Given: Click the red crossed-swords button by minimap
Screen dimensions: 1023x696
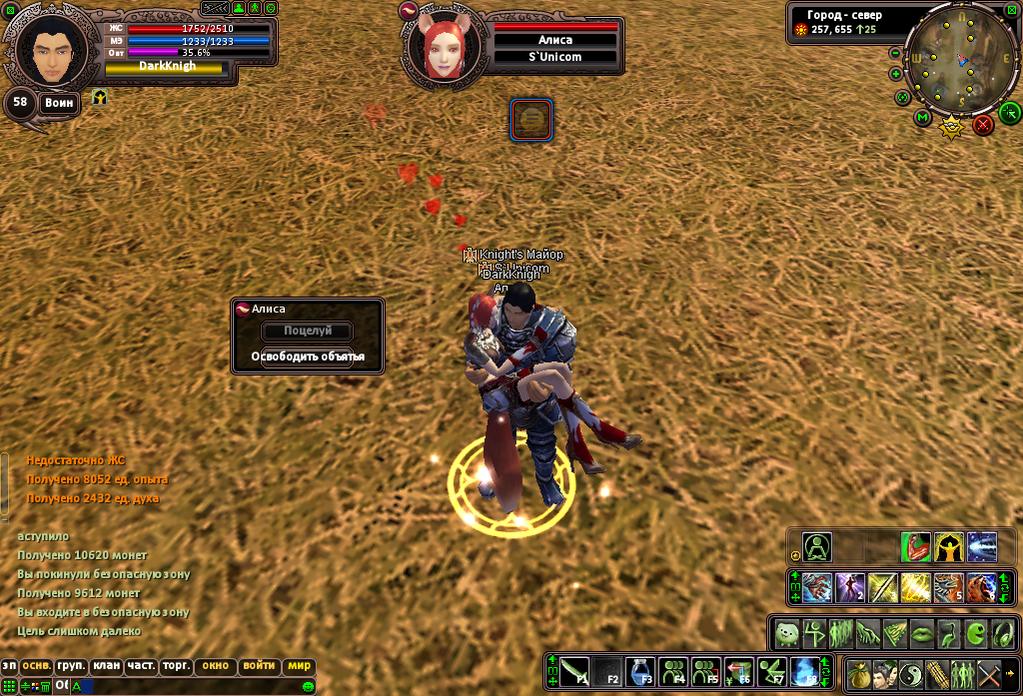Looking at the screenshot, I should pyautogui.click(x=983, y=124).
